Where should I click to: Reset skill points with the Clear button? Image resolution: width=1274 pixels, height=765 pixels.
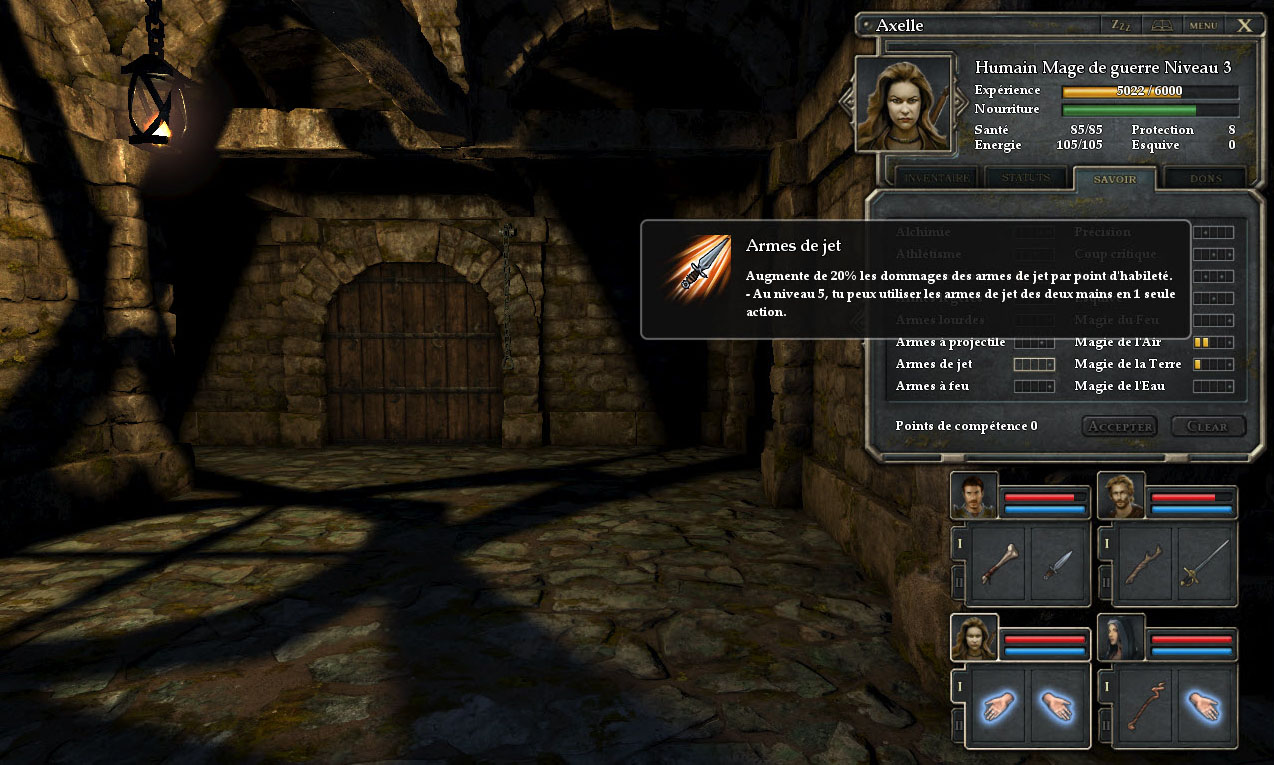(x=1207, y=426)
